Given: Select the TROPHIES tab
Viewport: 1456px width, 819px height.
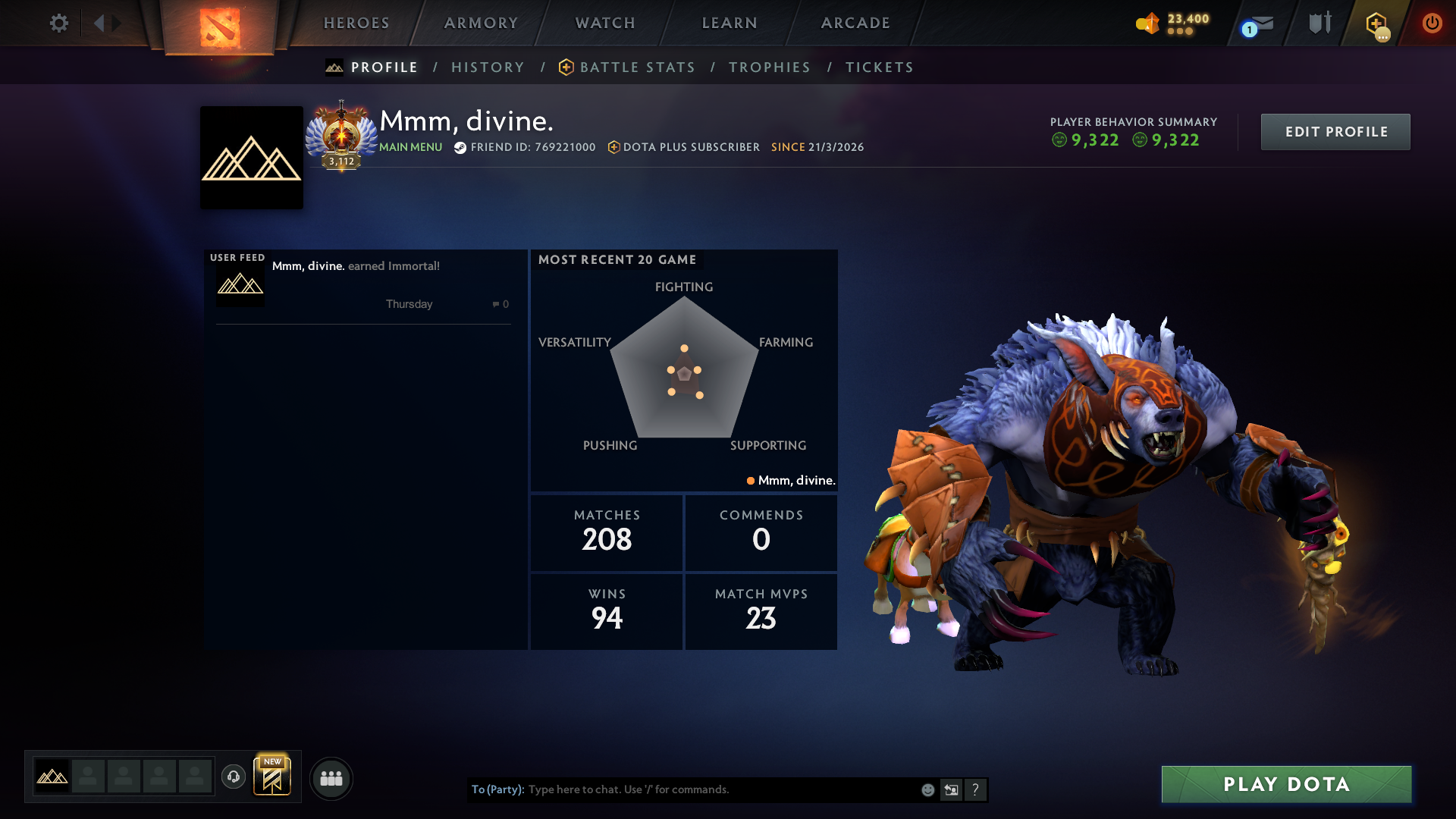Looking at the screenshot, I should pos(769,67).
